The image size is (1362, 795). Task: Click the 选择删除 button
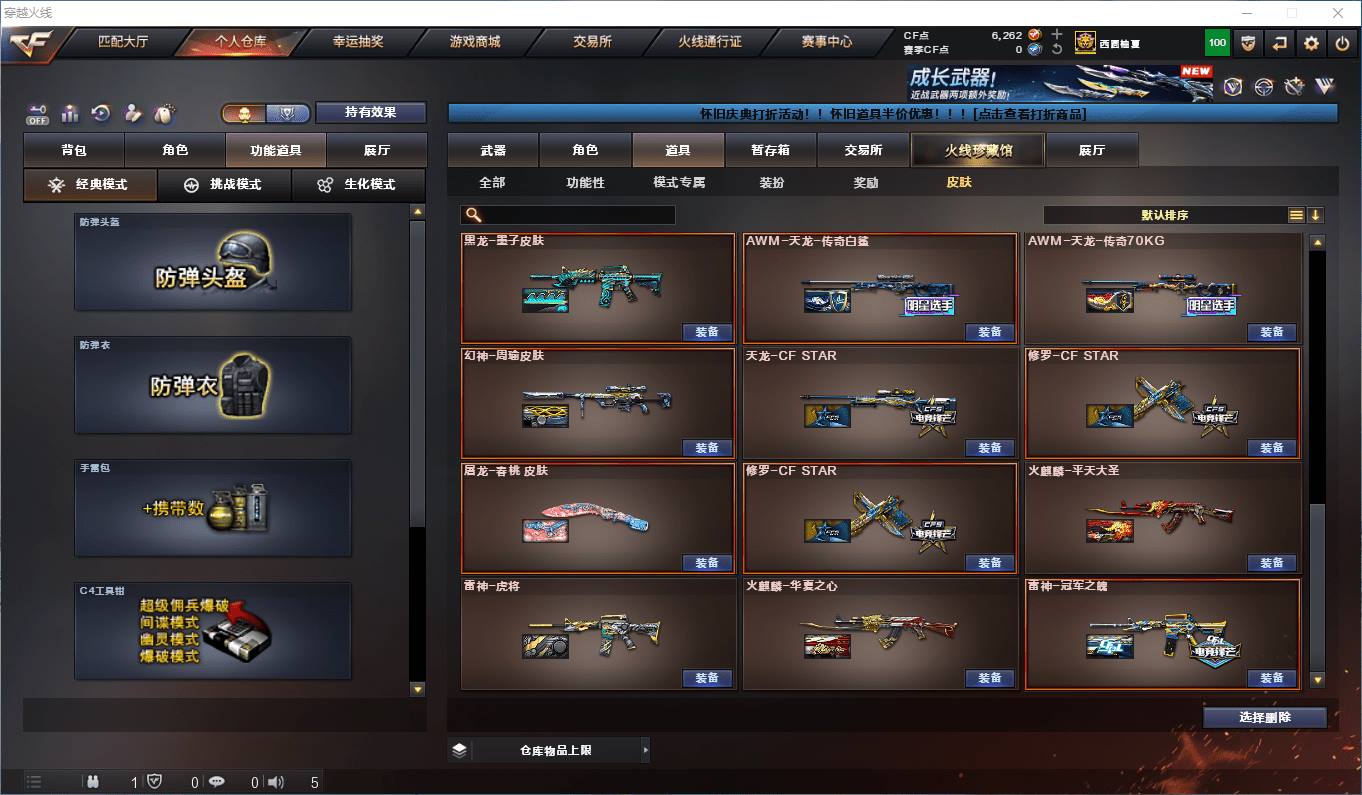click(x=1265, y=717)
